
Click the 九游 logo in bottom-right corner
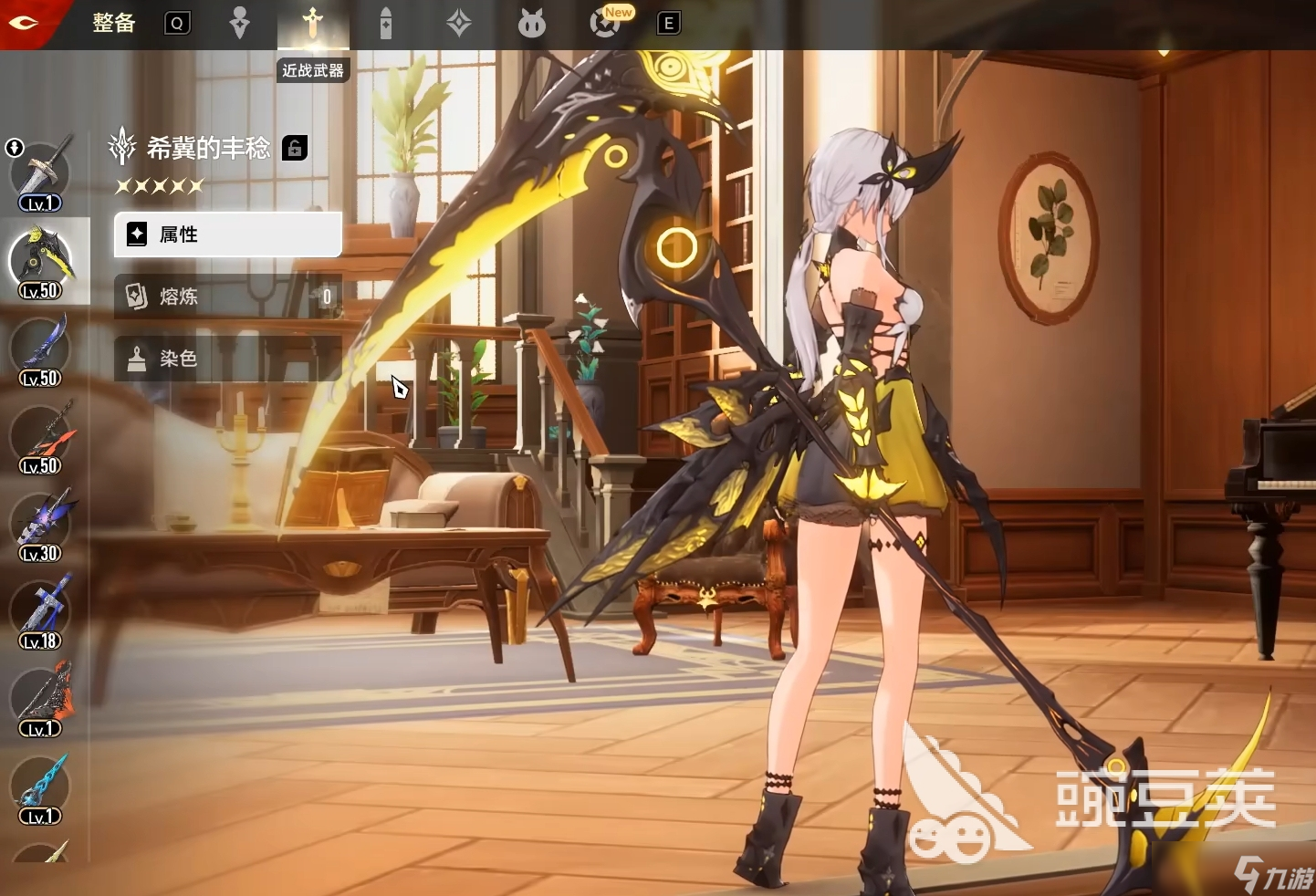point(1276,872)
